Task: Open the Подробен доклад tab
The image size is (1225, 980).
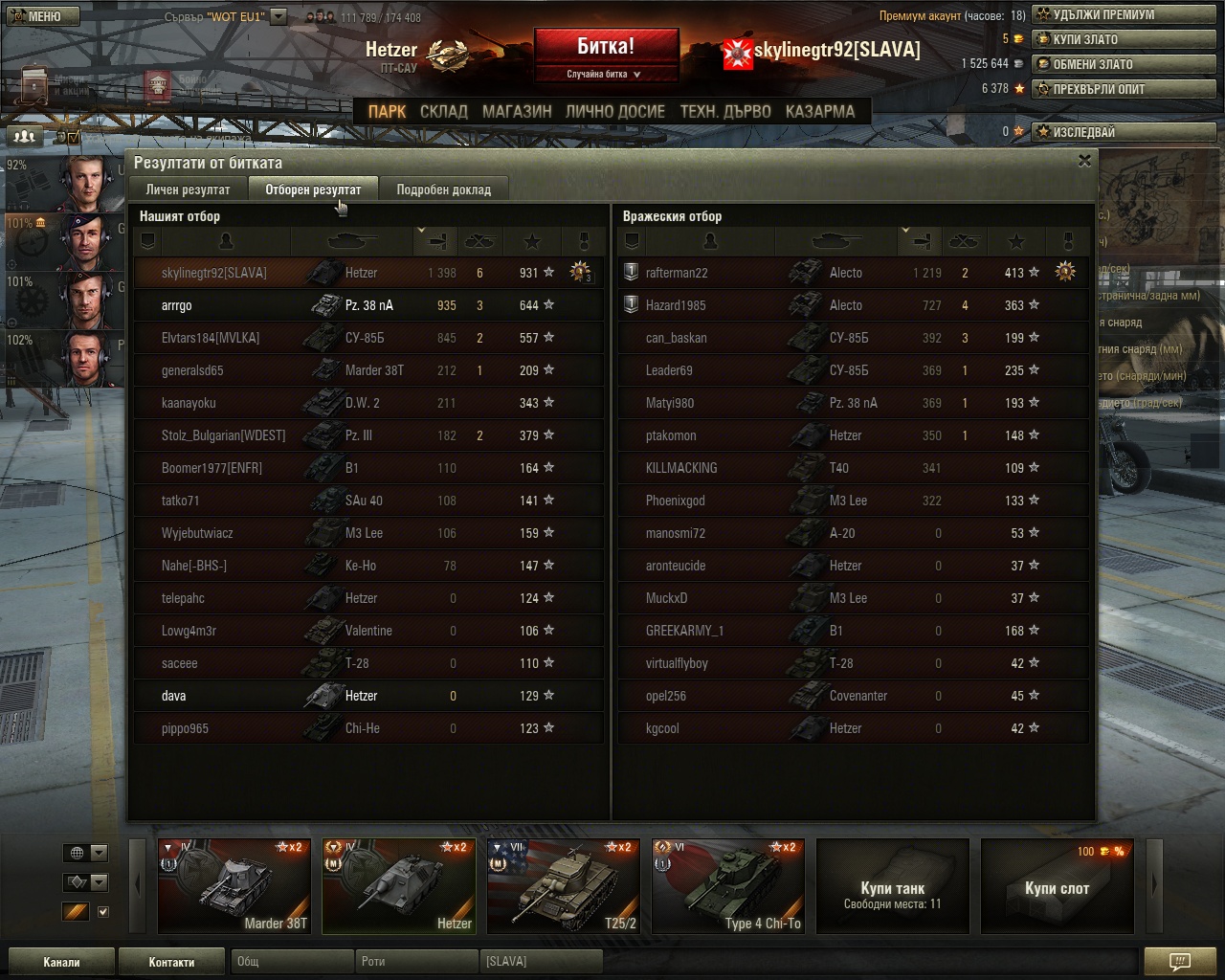Action: [x=443, y=189]
